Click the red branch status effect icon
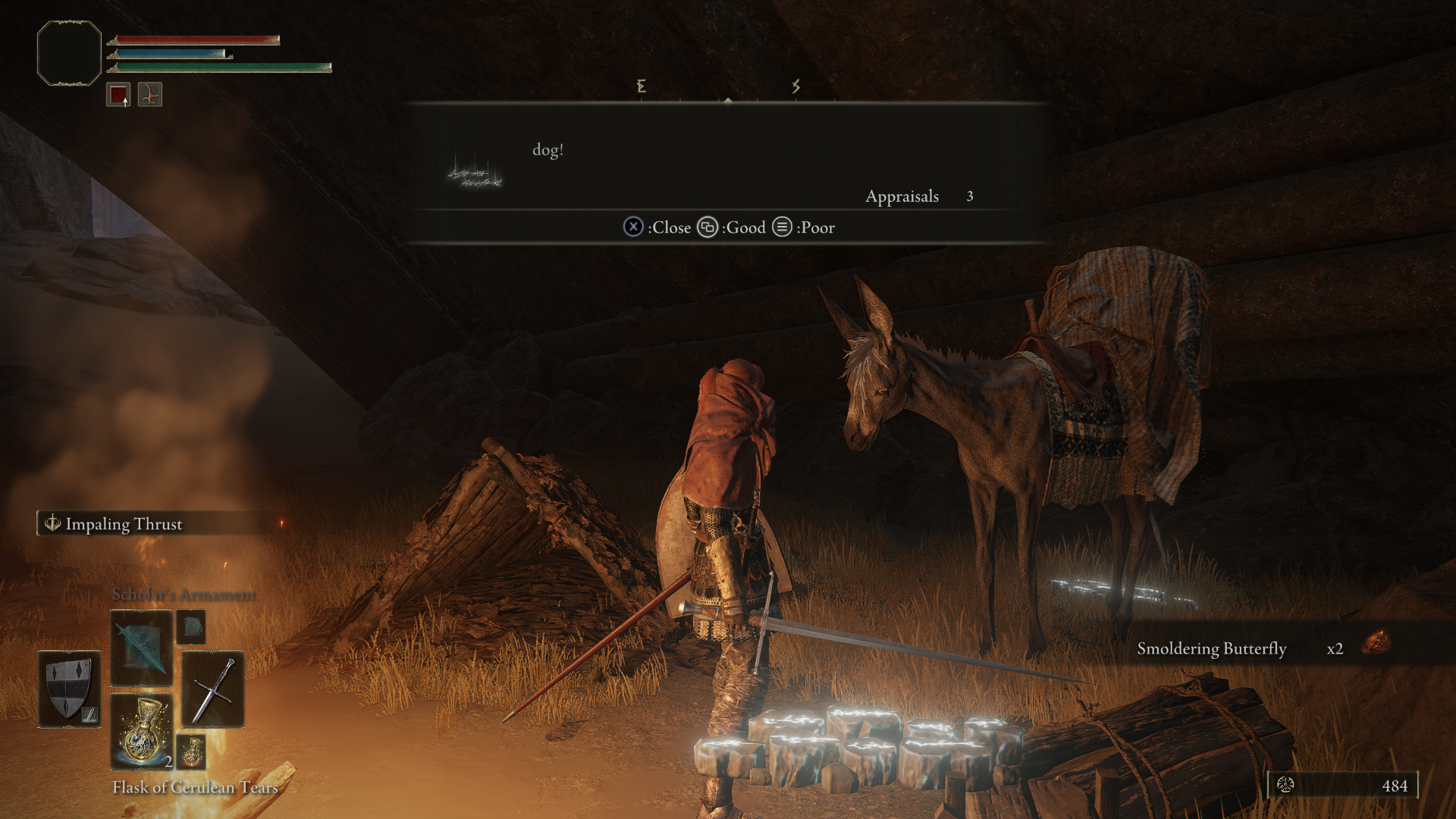Screen dimensions: 1456x819 [150, 95]
